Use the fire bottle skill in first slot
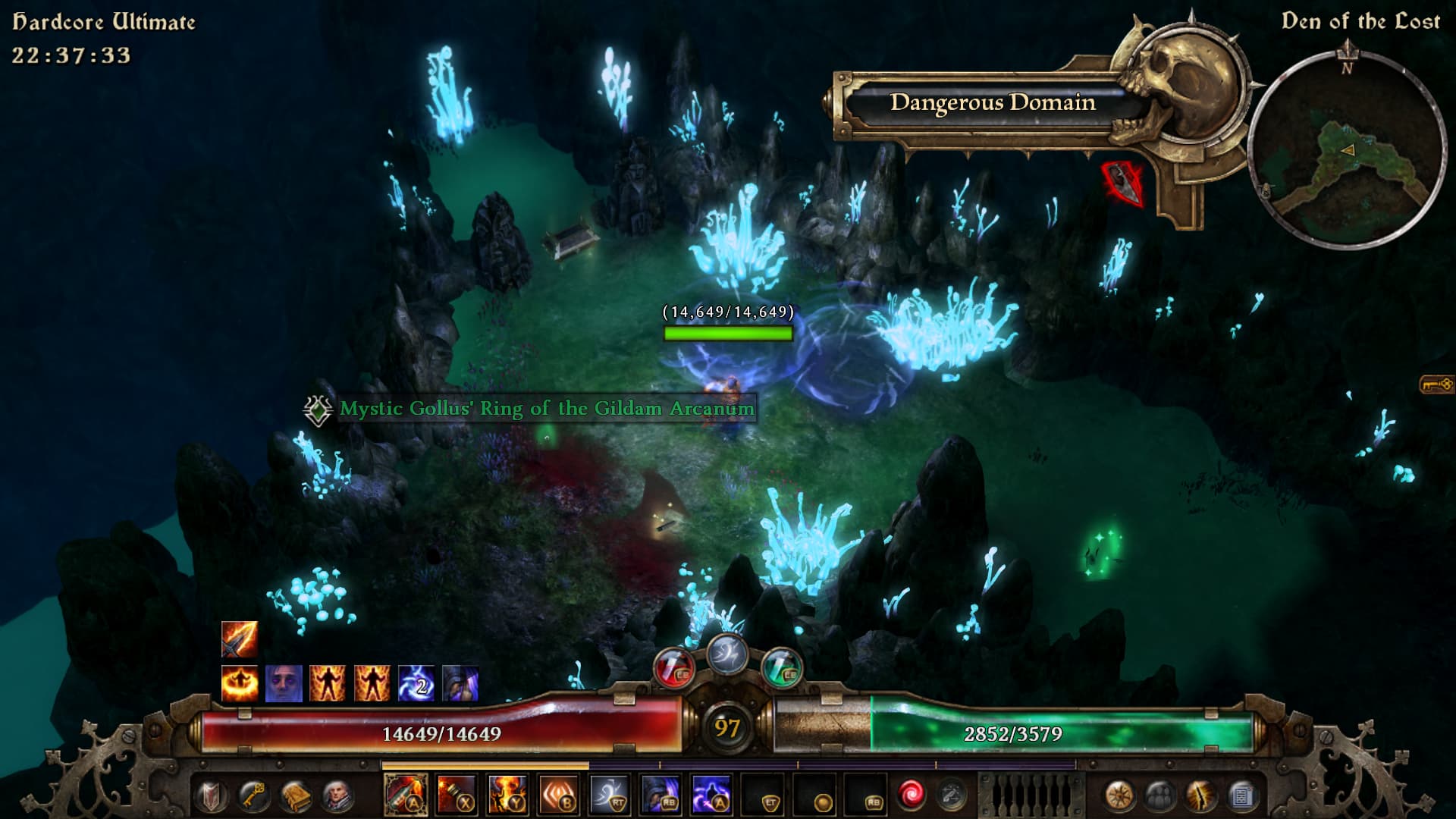 coord(406,795)
